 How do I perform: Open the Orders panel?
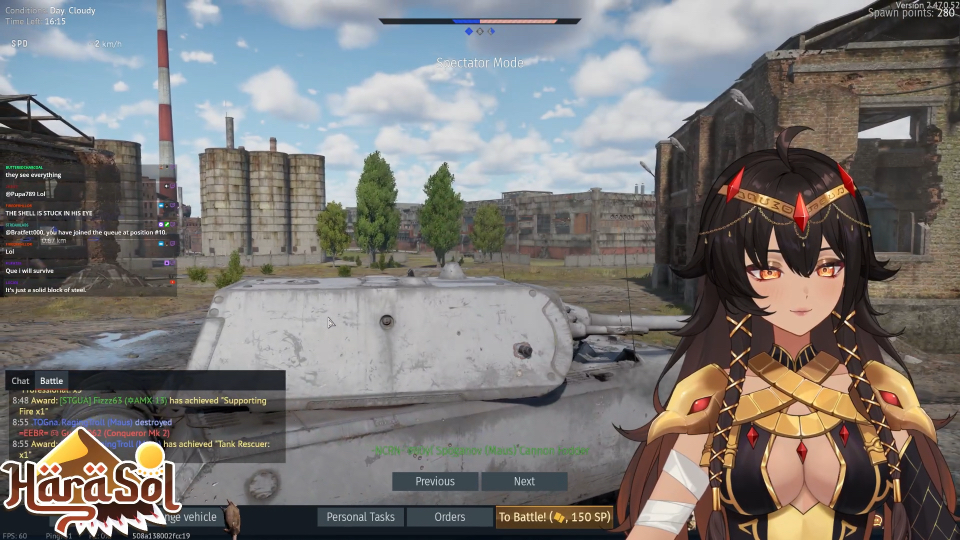[450, 517]
